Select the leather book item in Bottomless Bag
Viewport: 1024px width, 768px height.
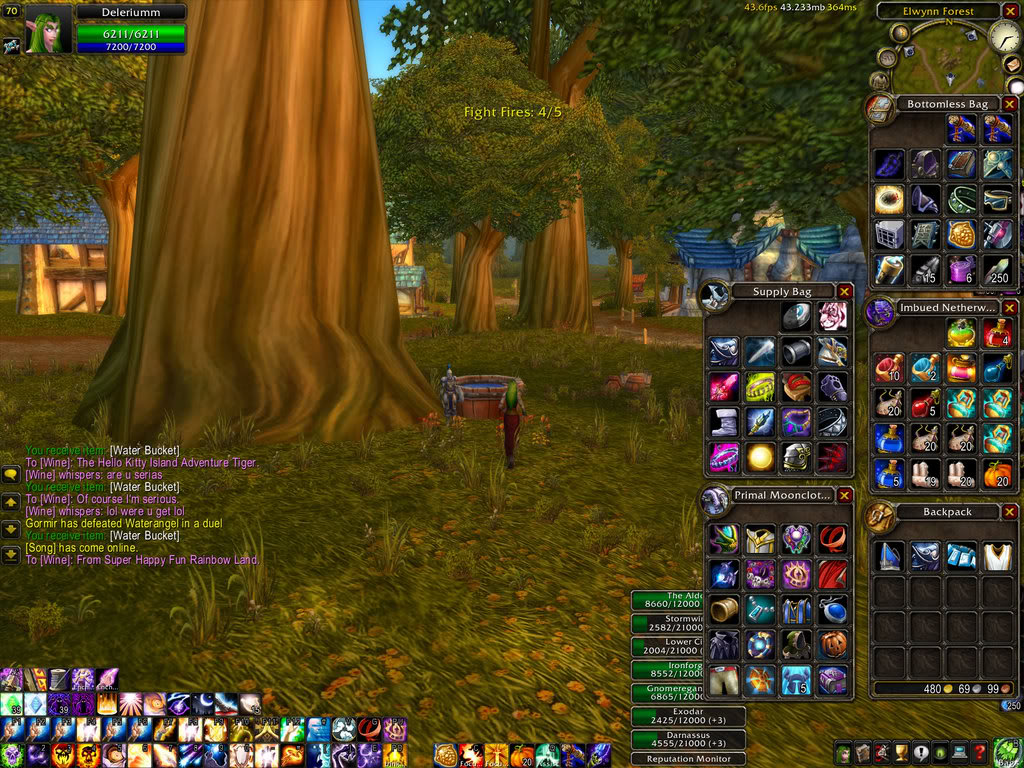pyautogui.click(x=961, y=164)
